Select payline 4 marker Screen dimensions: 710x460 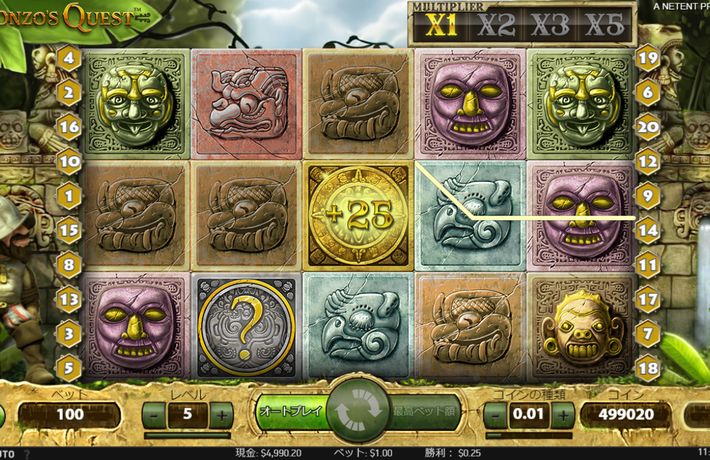pyautogui.click(x=69, y=58)
